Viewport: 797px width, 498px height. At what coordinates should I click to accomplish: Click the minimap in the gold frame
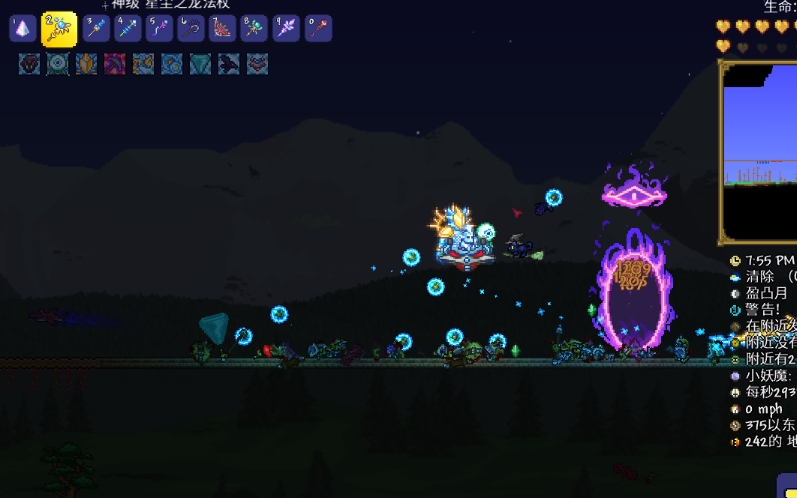click(x=760, y=150)
